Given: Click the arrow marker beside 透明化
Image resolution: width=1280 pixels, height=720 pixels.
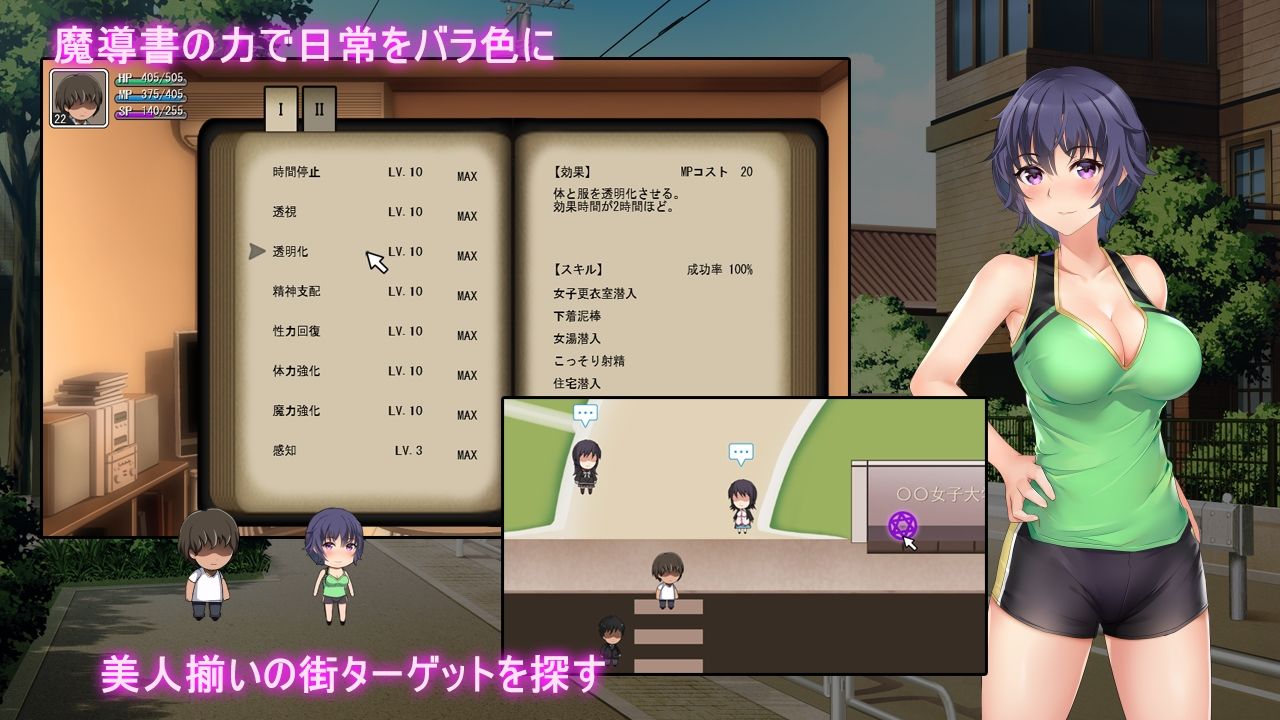Looking at the screenshot, I should point(256,252).
